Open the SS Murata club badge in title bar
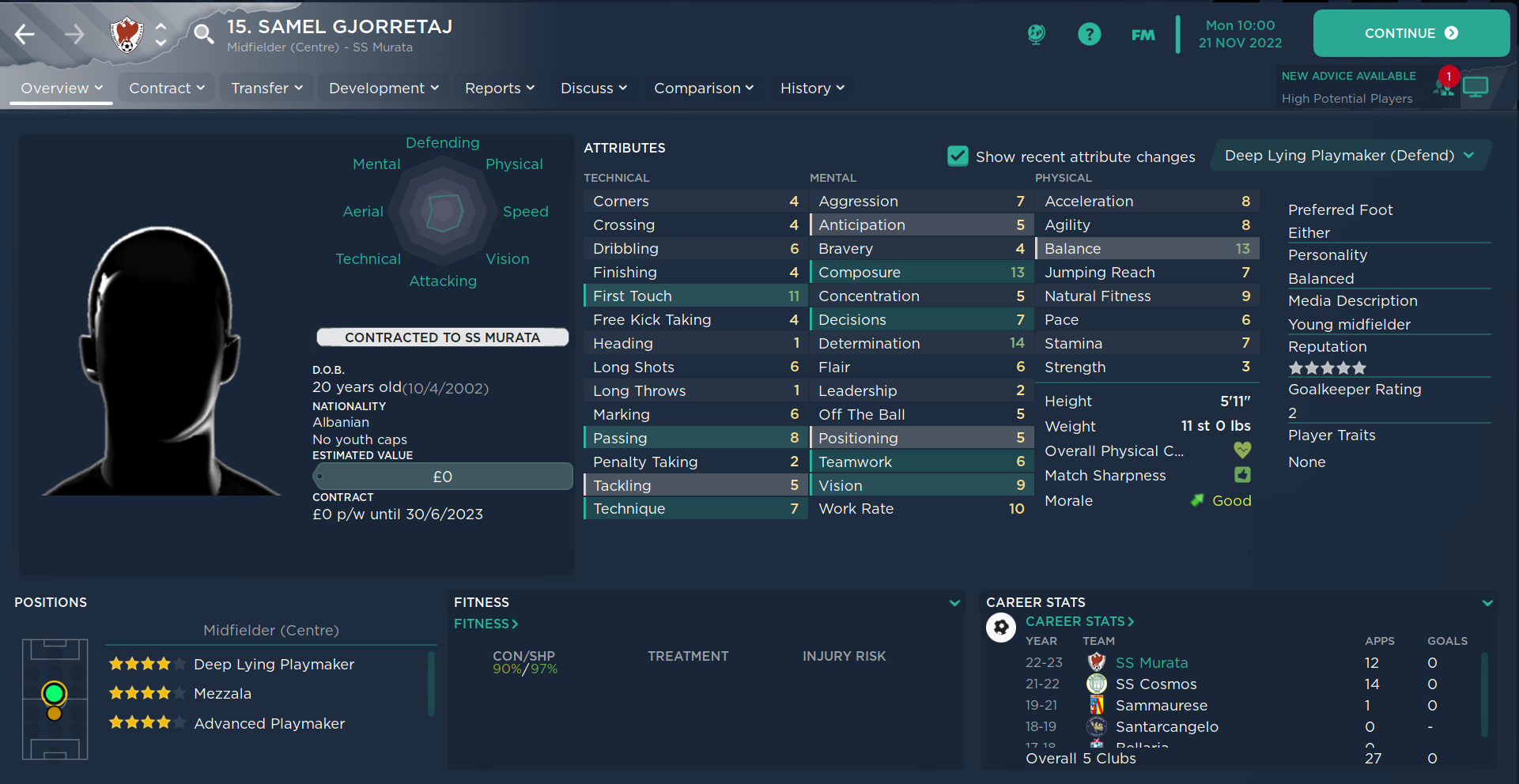 coord(127,35)
